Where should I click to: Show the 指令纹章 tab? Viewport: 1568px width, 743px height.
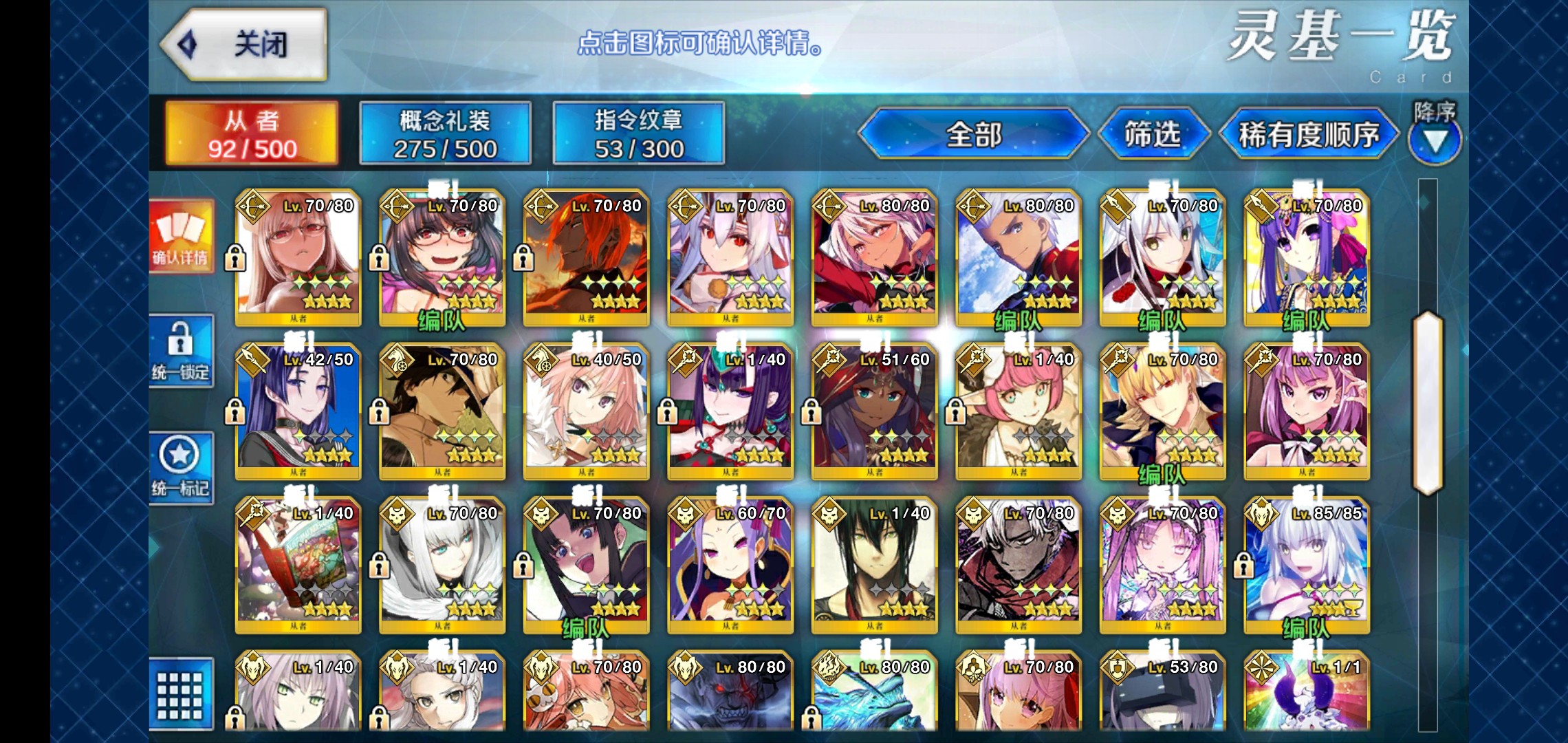pyautogui.click(x=638, y=134)
